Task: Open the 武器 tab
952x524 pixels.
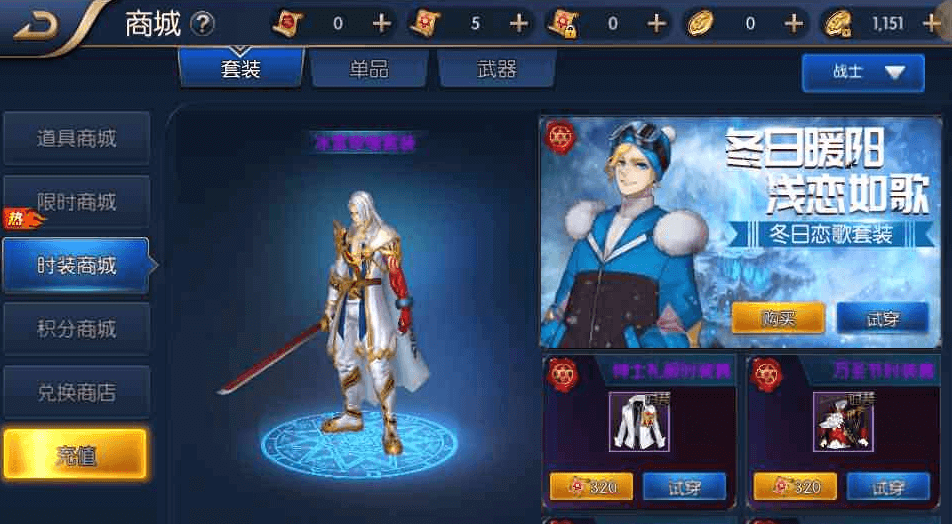Action: click(x=496, y=69)
